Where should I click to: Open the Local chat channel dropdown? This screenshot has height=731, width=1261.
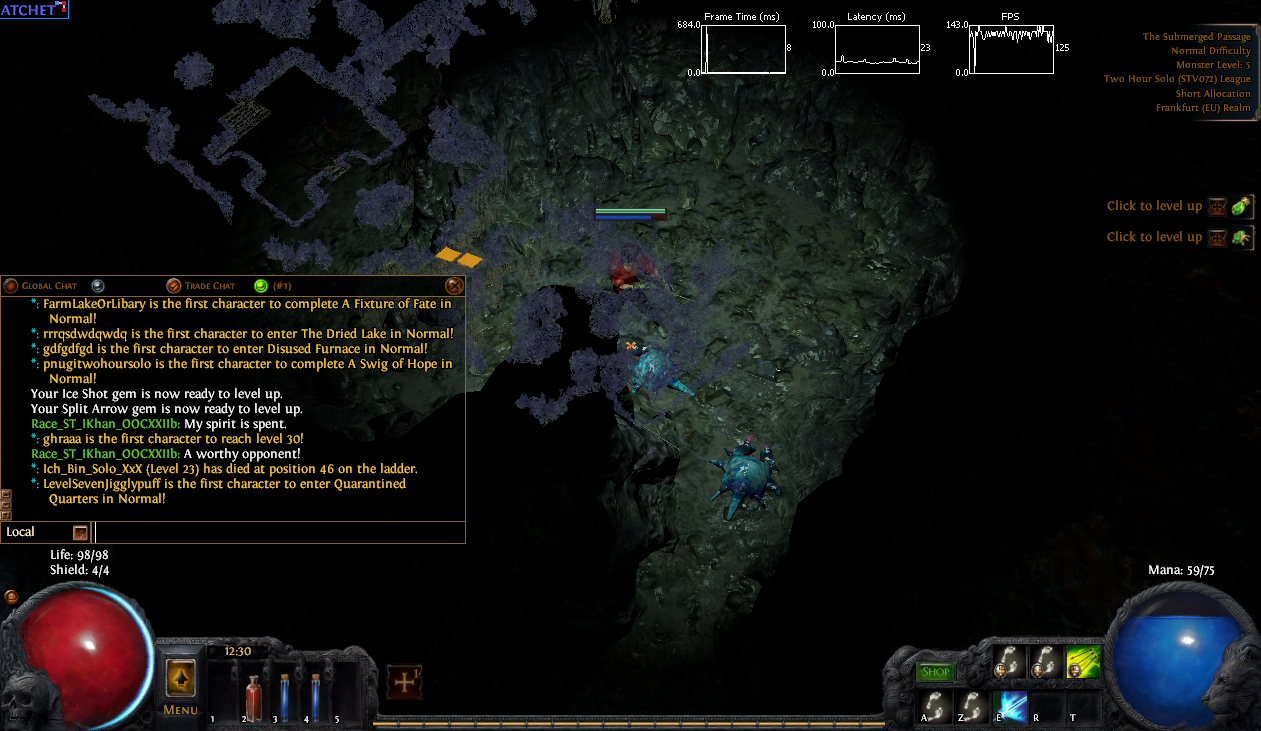[80, 532]
